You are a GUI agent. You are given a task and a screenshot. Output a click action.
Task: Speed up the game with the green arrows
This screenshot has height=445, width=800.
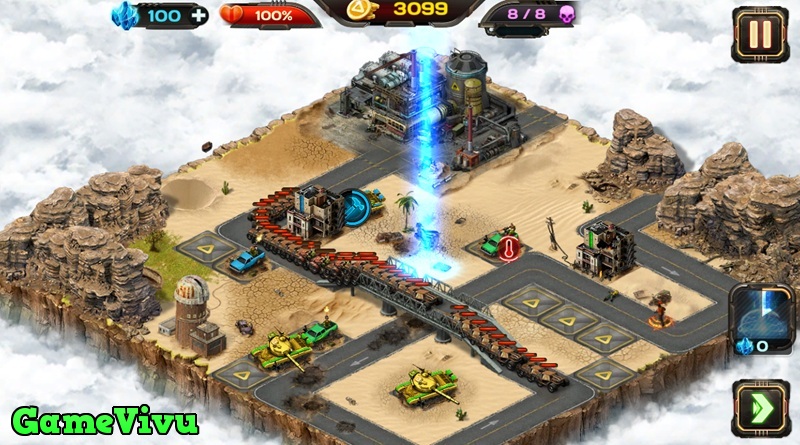tap(760, 408)
